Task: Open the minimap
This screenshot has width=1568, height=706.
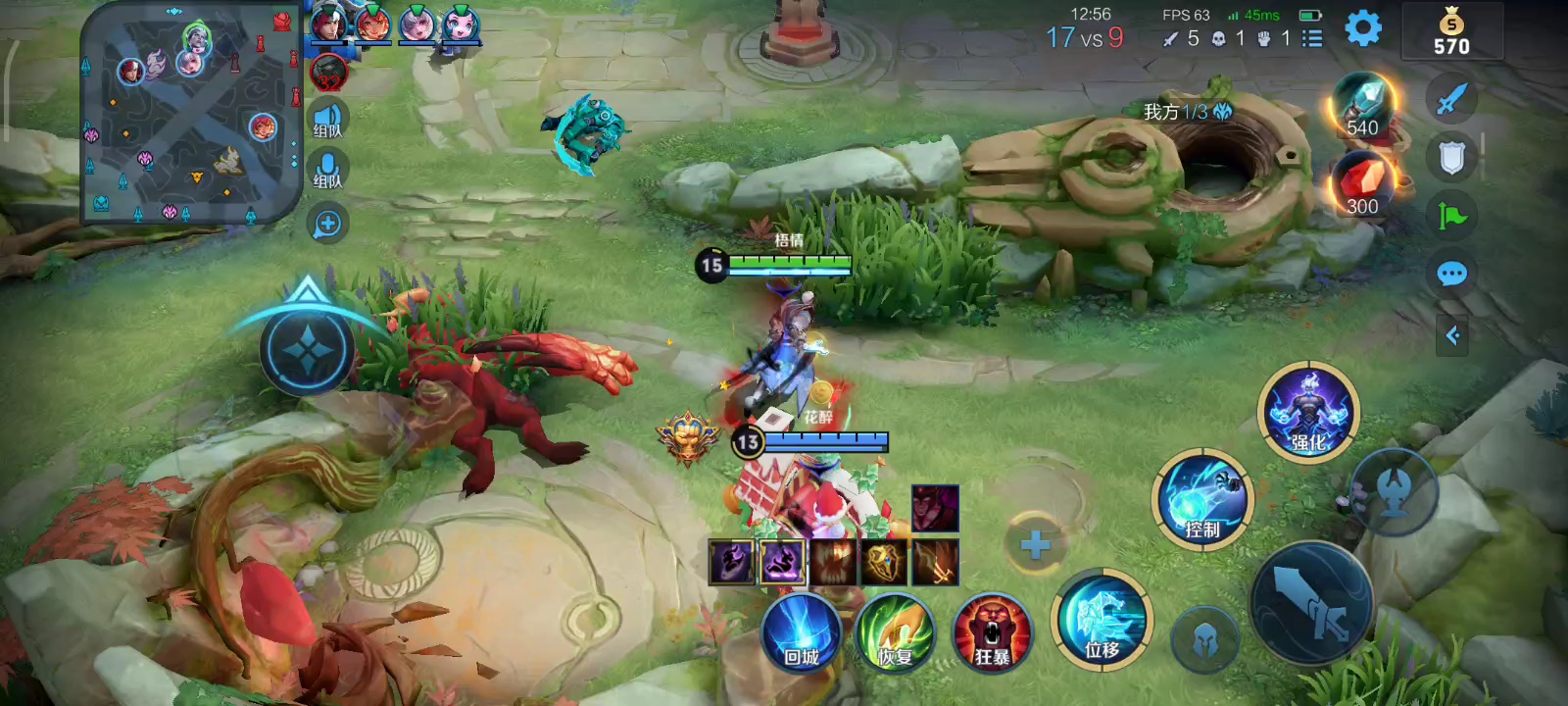Action: pyautogui.click(x=191, y=113)
